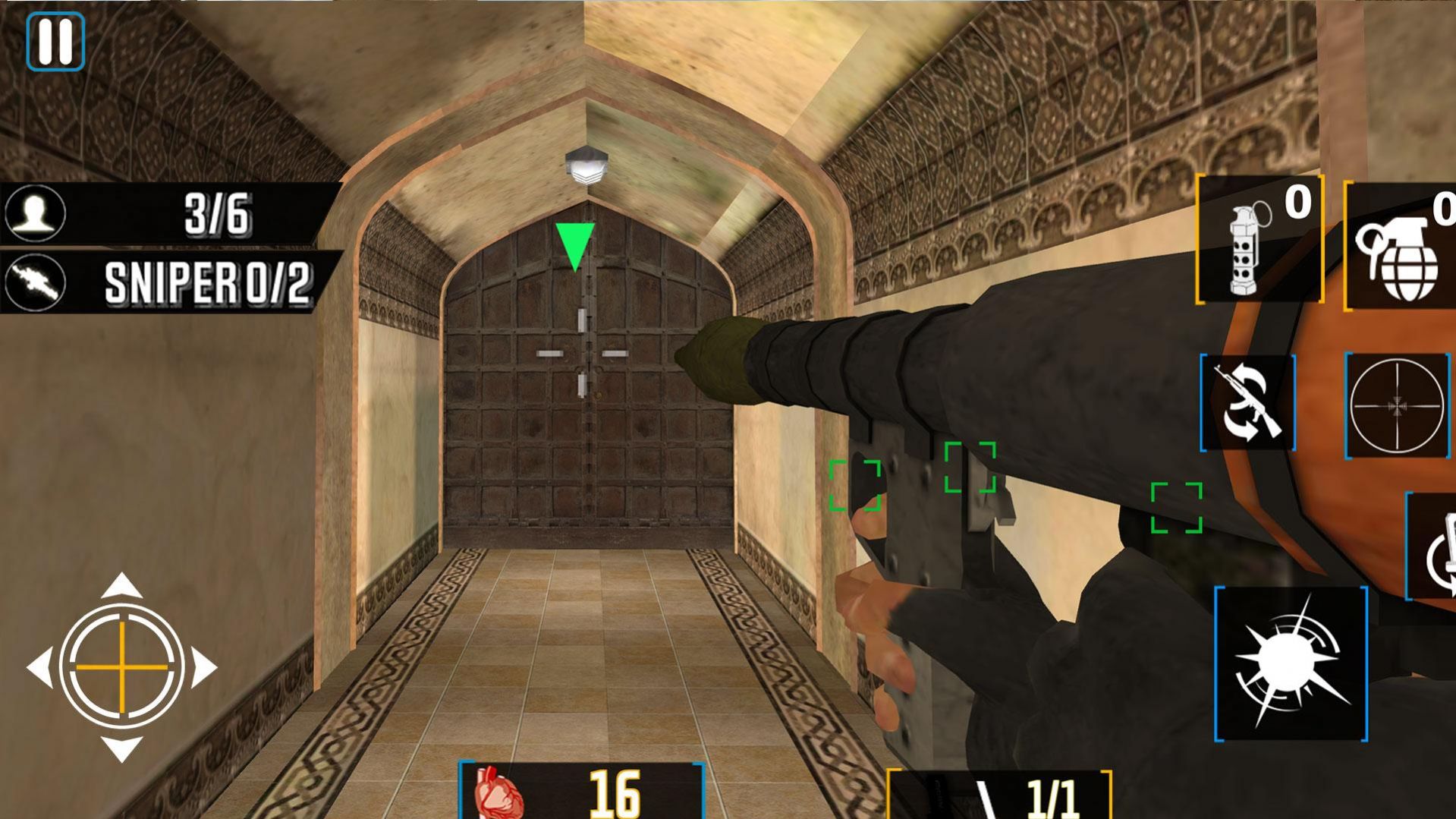Tap the green waypoint arrow above the door

574,243
